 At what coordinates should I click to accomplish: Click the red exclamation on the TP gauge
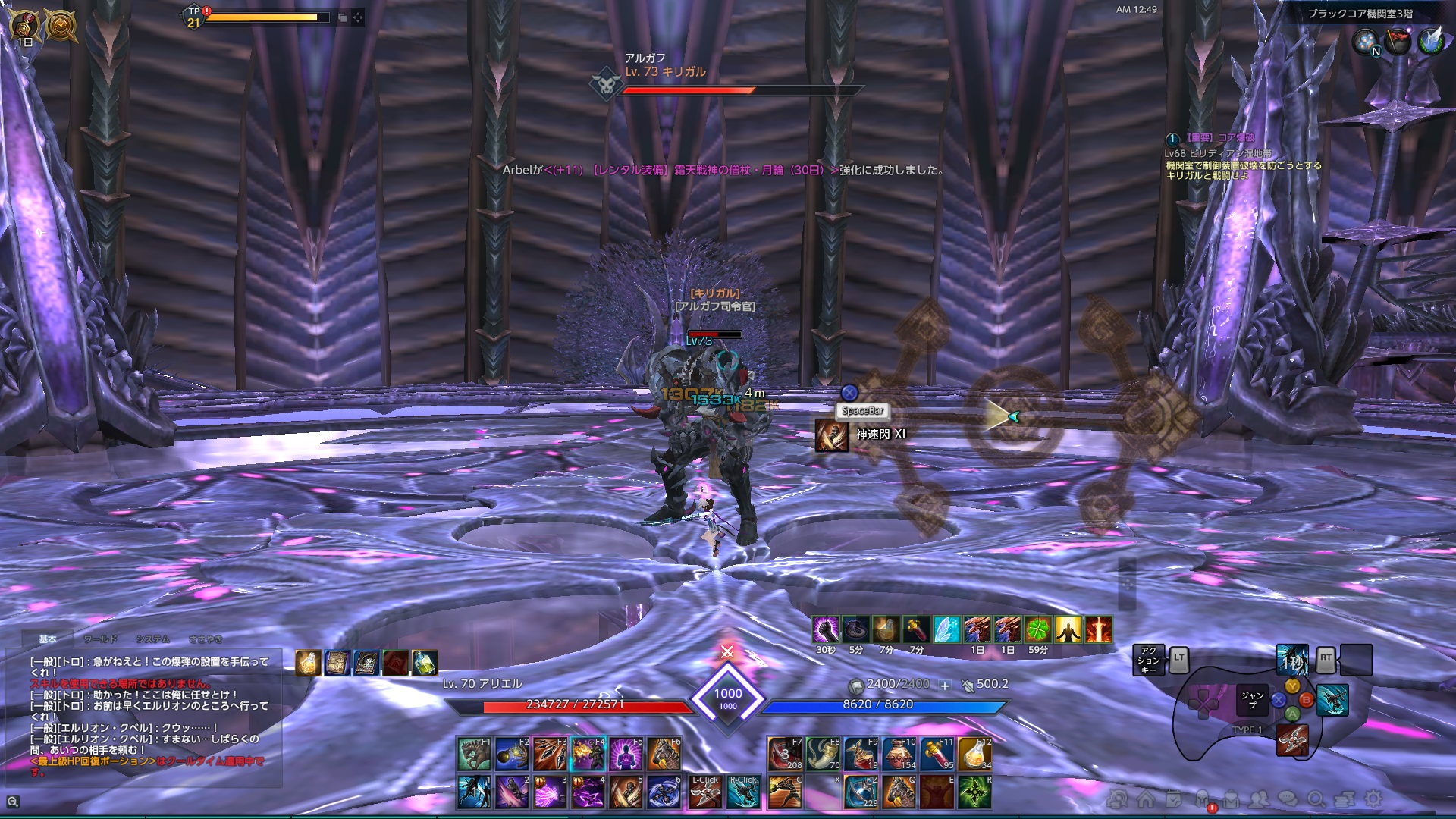click(206, 11)
